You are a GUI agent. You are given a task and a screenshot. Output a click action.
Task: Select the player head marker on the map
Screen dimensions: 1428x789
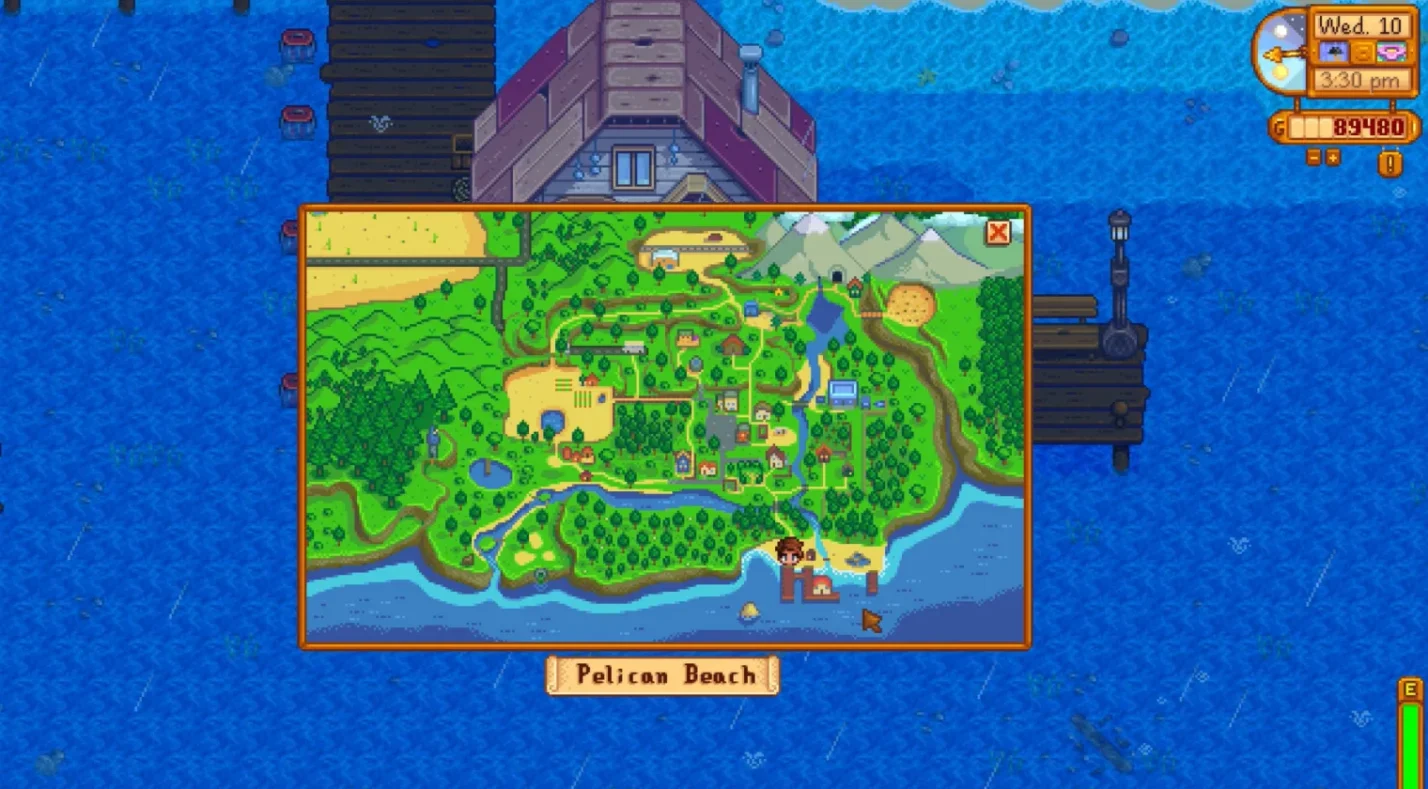pyautogui.click(x=789, y=551)
